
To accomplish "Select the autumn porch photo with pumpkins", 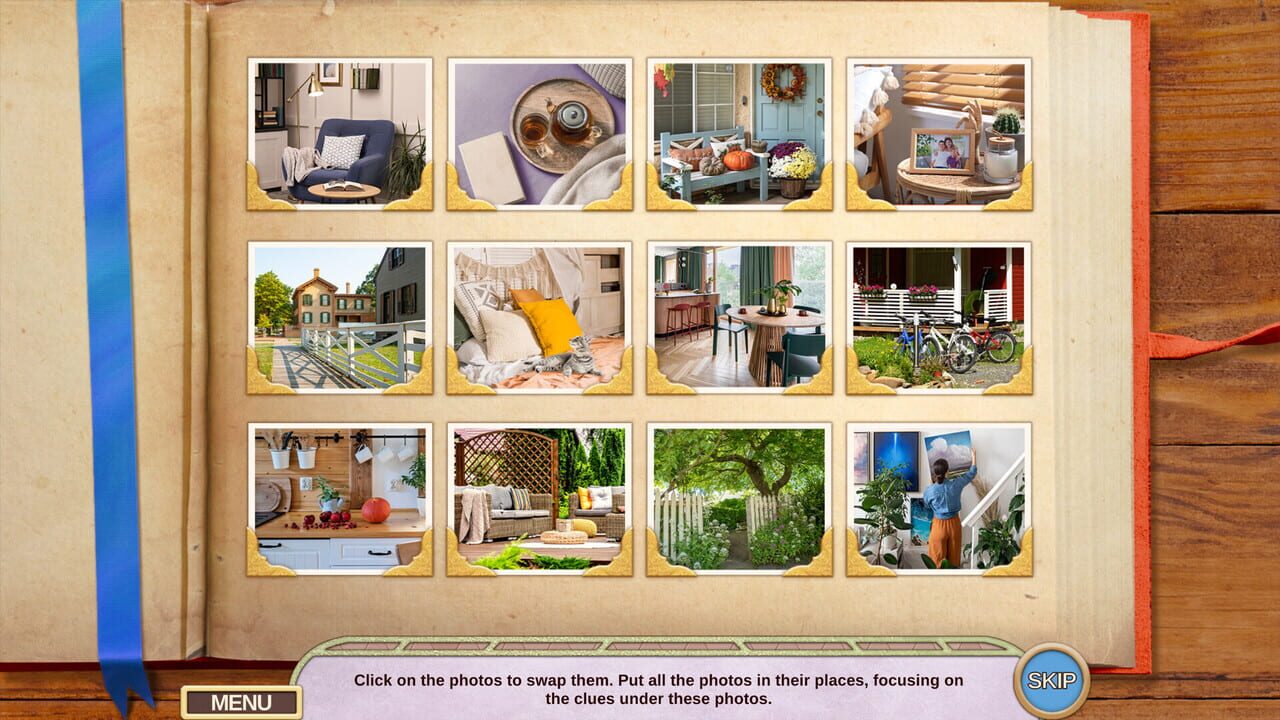I will (x=740, y=135).
